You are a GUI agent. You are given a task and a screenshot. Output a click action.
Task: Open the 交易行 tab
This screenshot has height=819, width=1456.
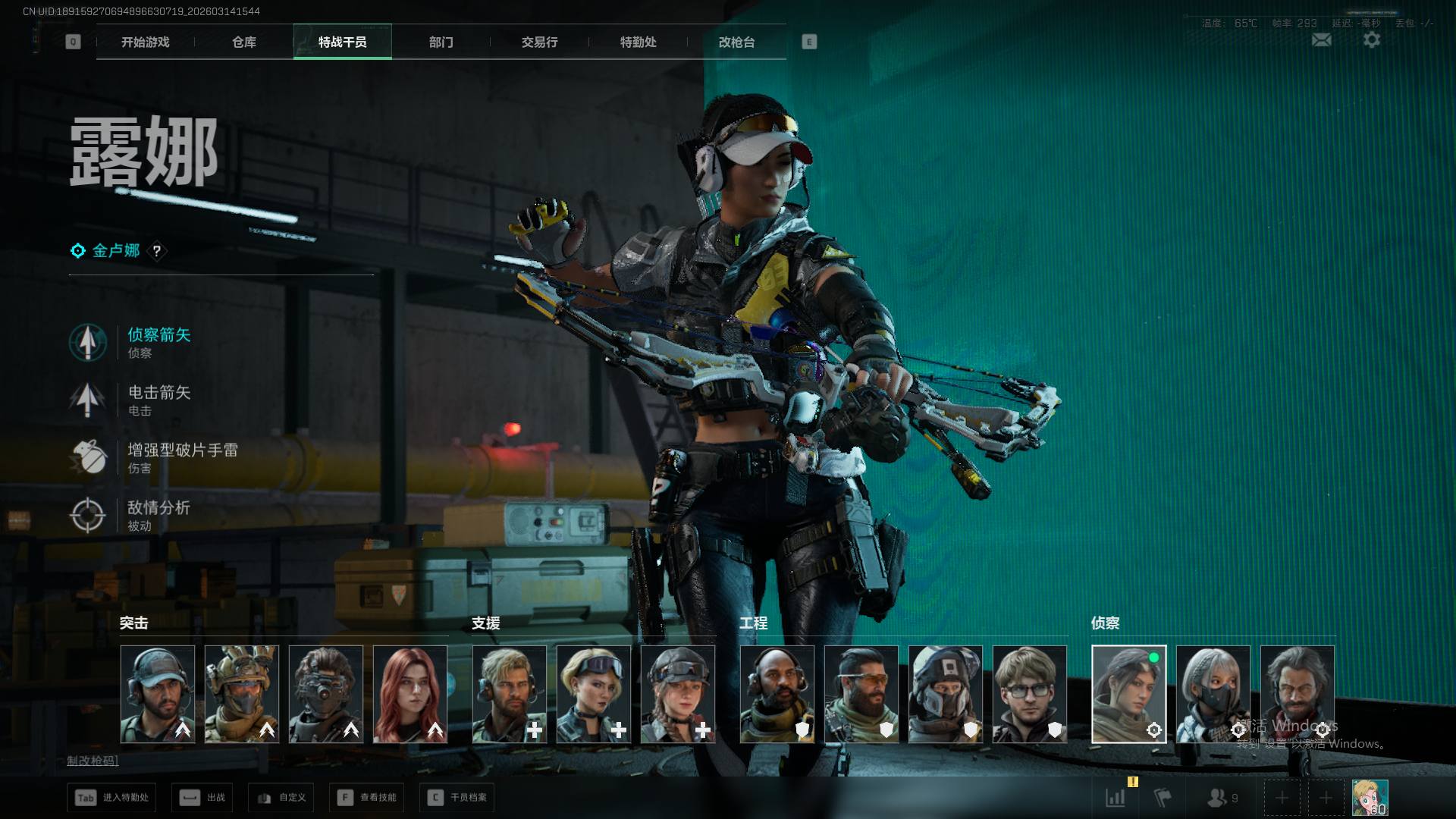539,42
